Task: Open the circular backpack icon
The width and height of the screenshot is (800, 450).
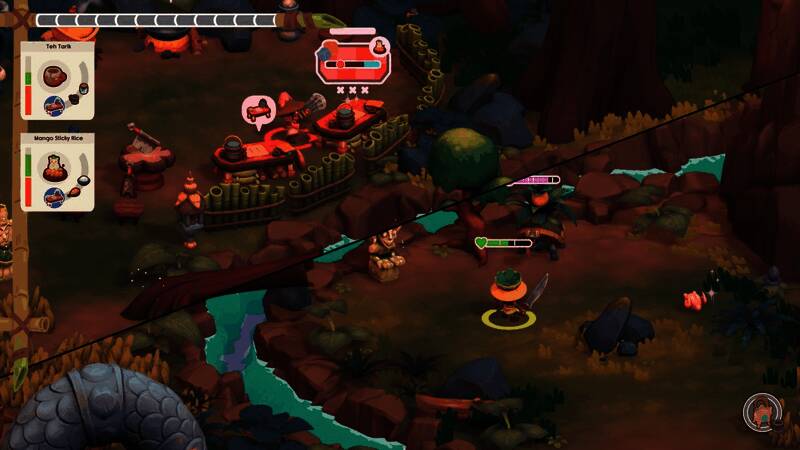Action: click(x=760, y=410)
